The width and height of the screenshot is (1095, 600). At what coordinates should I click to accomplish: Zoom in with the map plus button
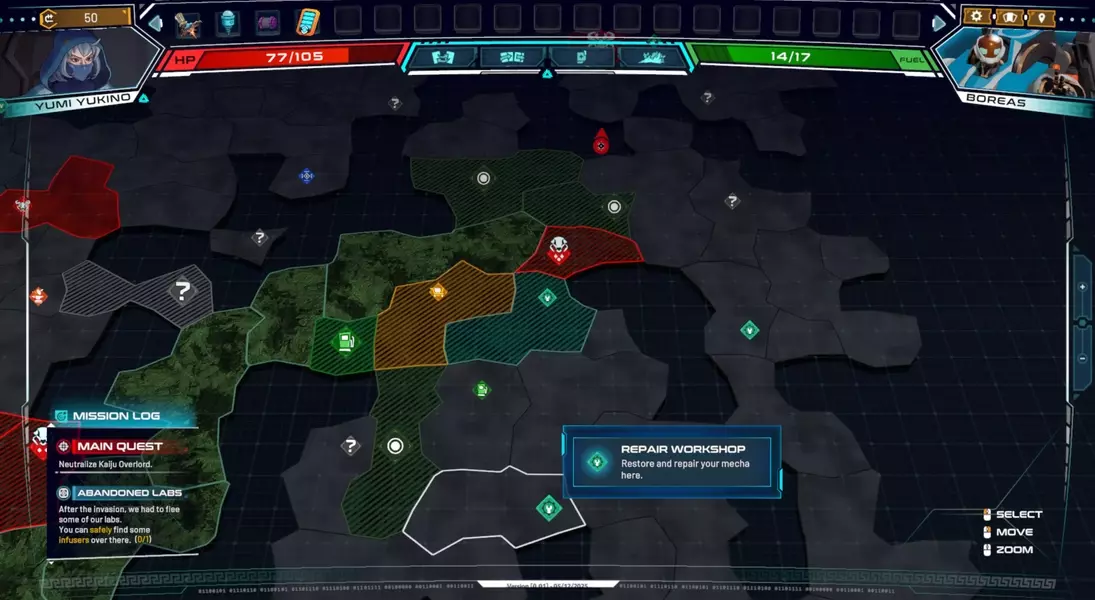1082,287
